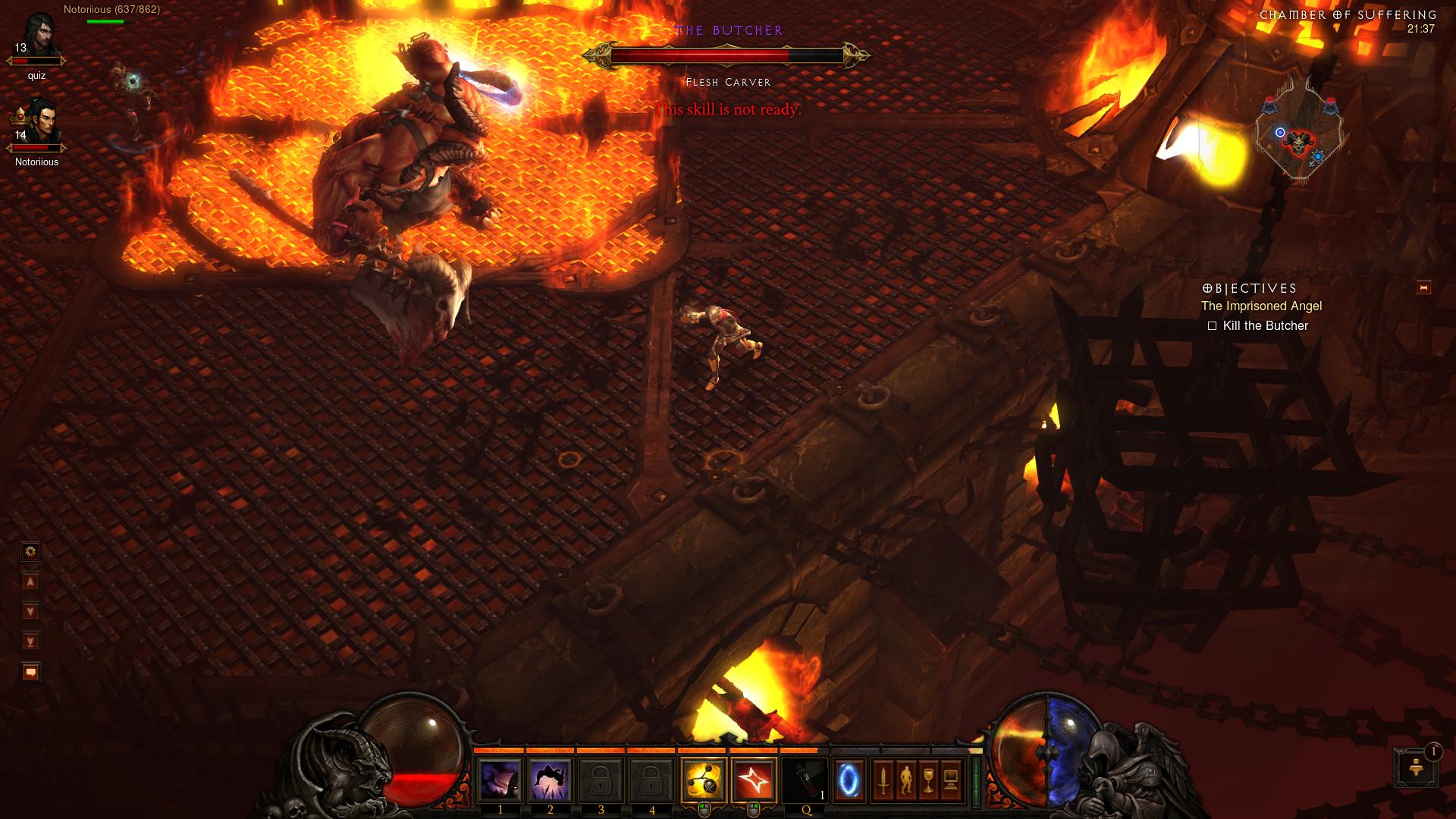
Task: Select quiz's party portrait
Action: tap(36, 39)
